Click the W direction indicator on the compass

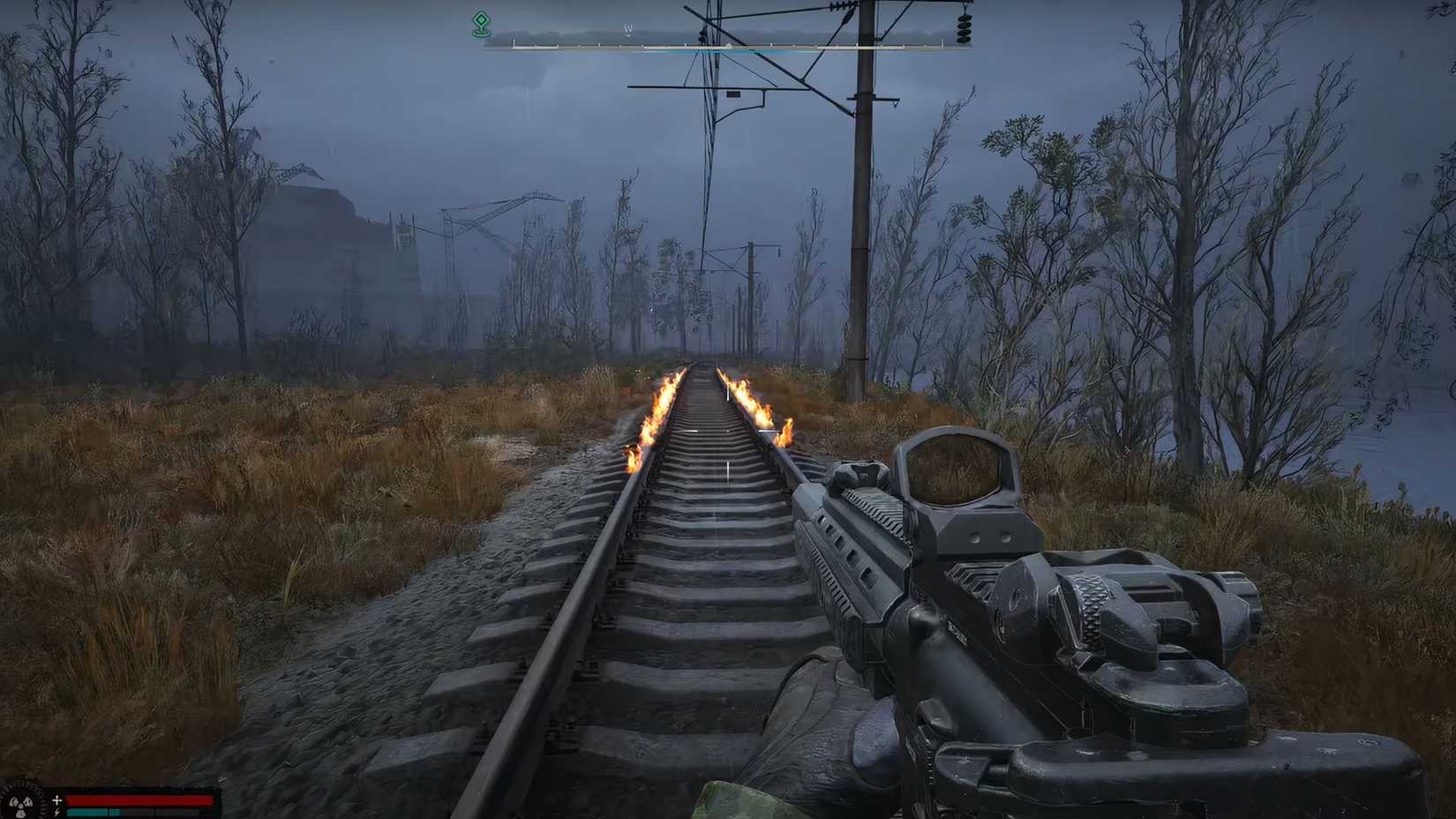(627, 29)
